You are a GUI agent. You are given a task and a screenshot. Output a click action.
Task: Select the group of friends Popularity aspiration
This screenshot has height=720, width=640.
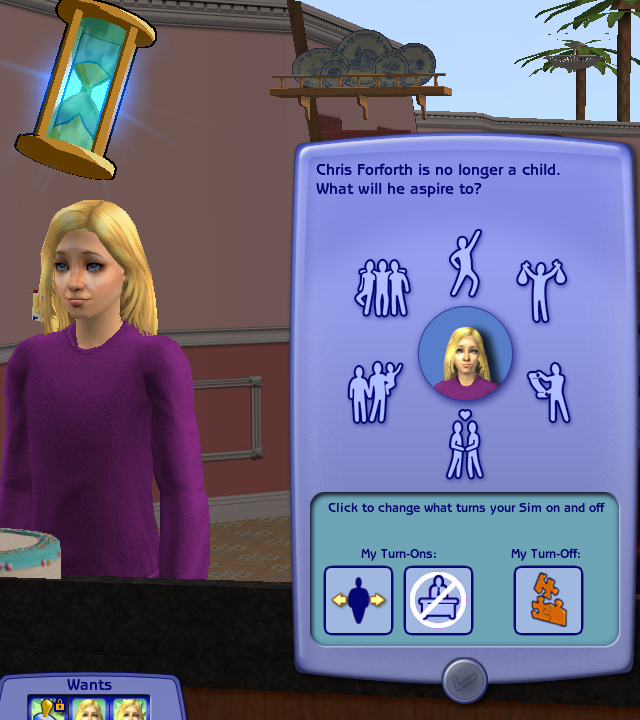pos(382,286)
